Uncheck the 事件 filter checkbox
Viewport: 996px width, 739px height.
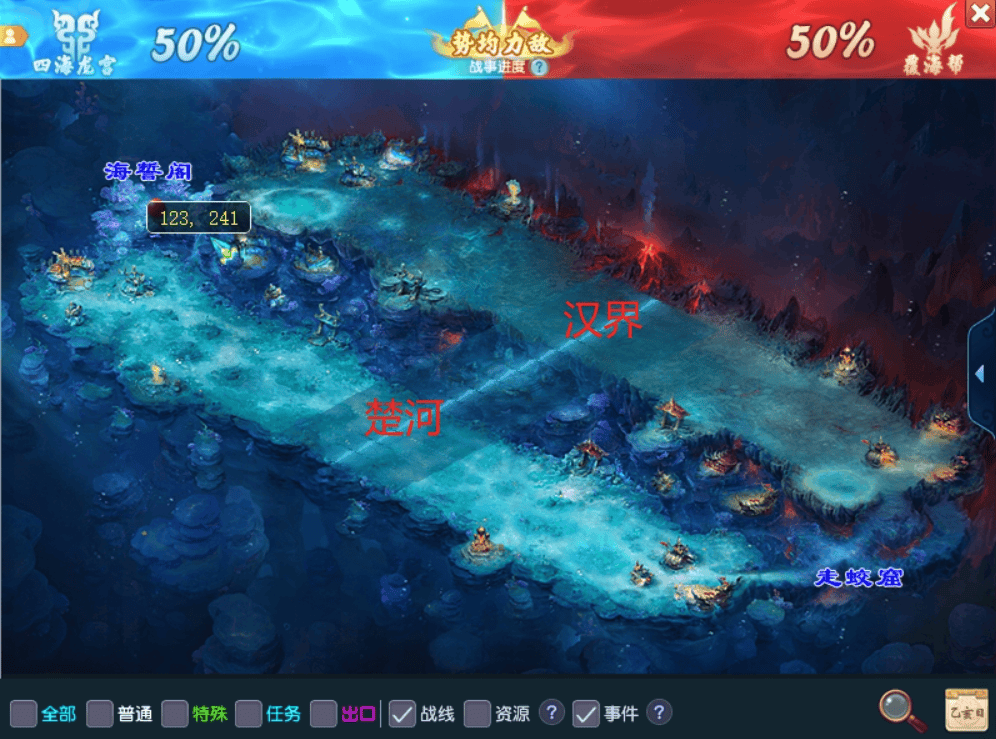pos(585,713)
